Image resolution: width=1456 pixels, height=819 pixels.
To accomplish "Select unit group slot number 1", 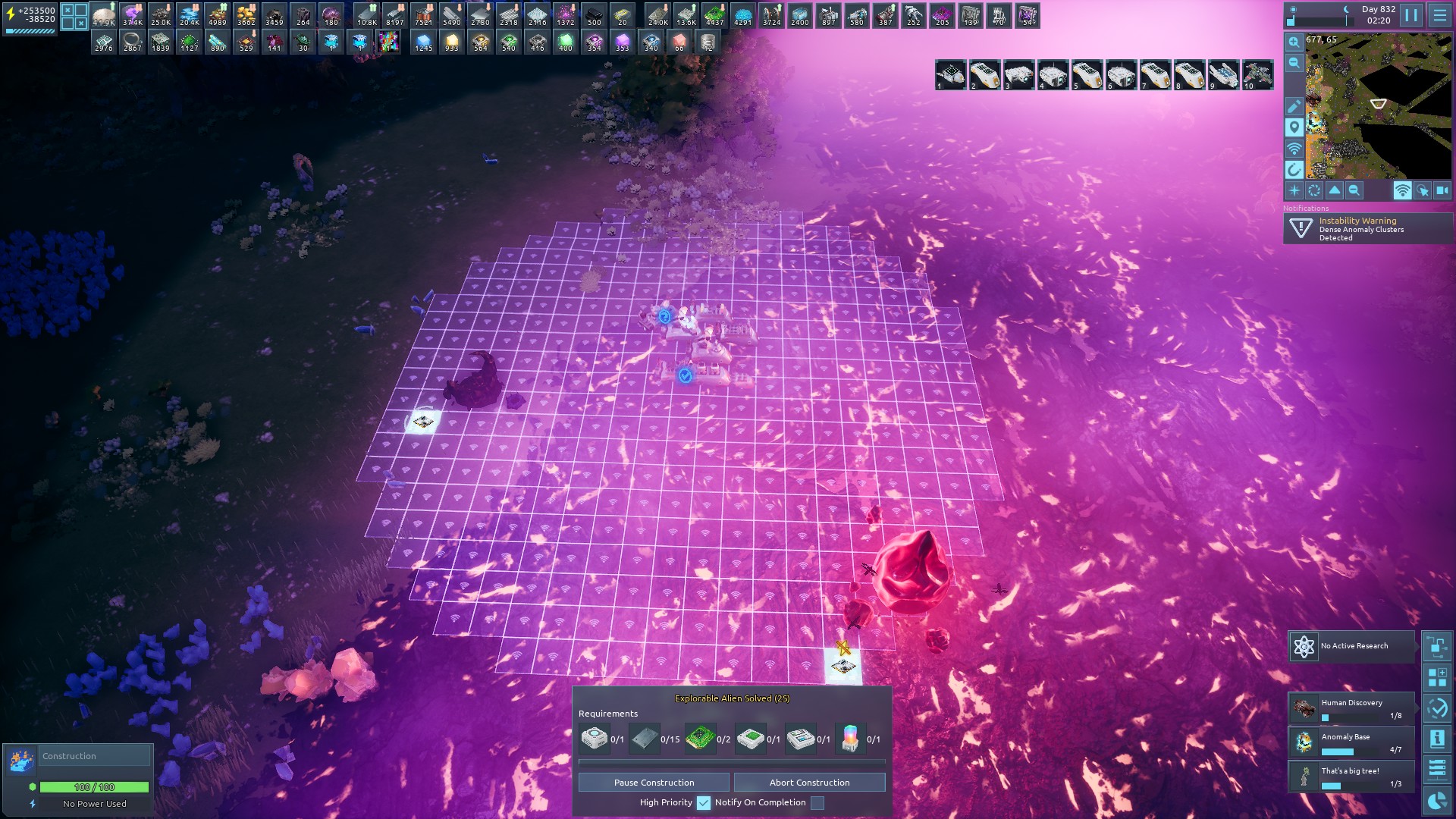I will tap(950, 75).
